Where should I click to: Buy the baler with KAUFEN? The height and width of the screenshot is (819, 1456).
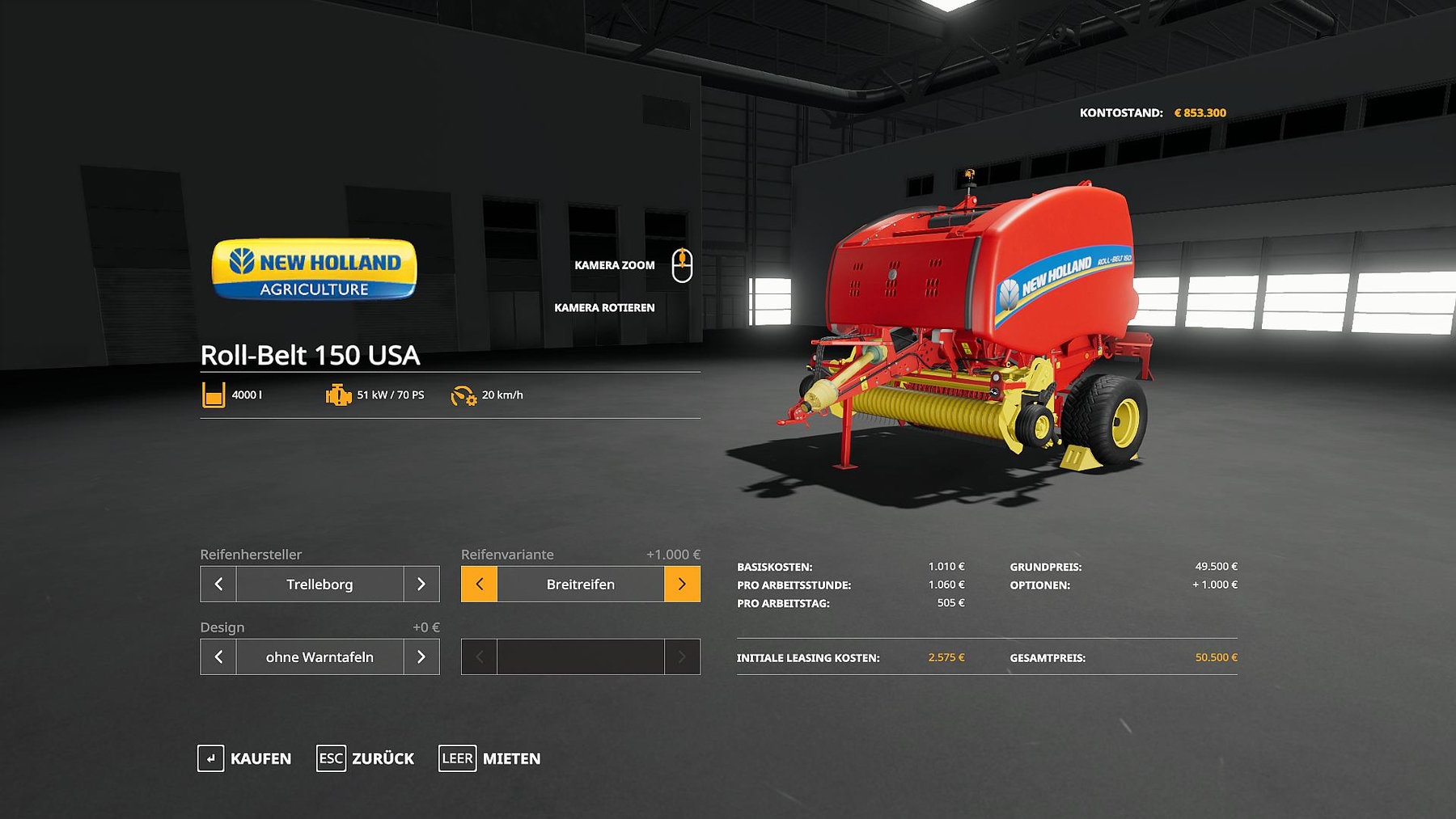(244, 758)
